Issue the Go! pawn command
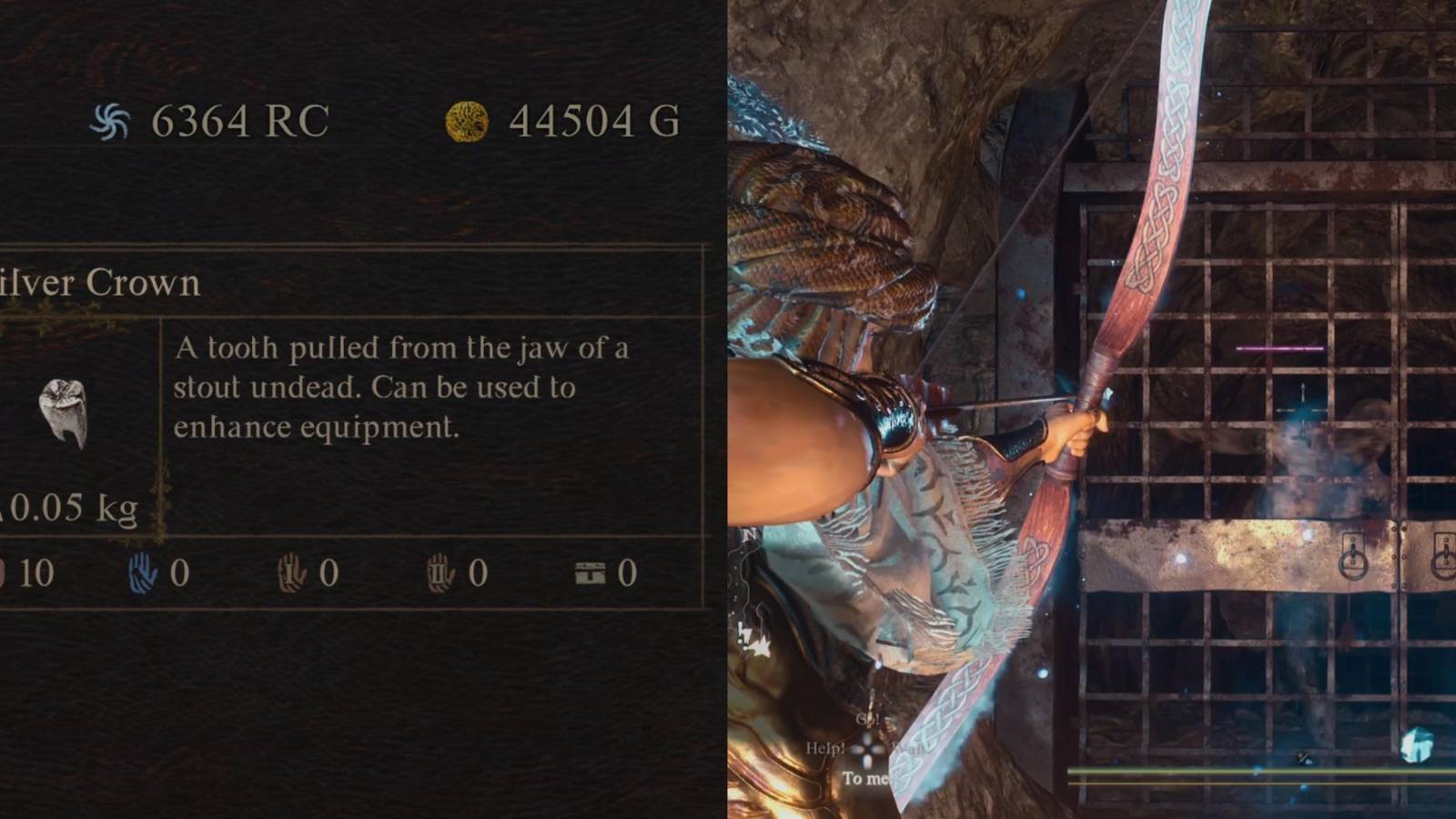The width and height of the screenshot is (1456, 819). [866, 719]
